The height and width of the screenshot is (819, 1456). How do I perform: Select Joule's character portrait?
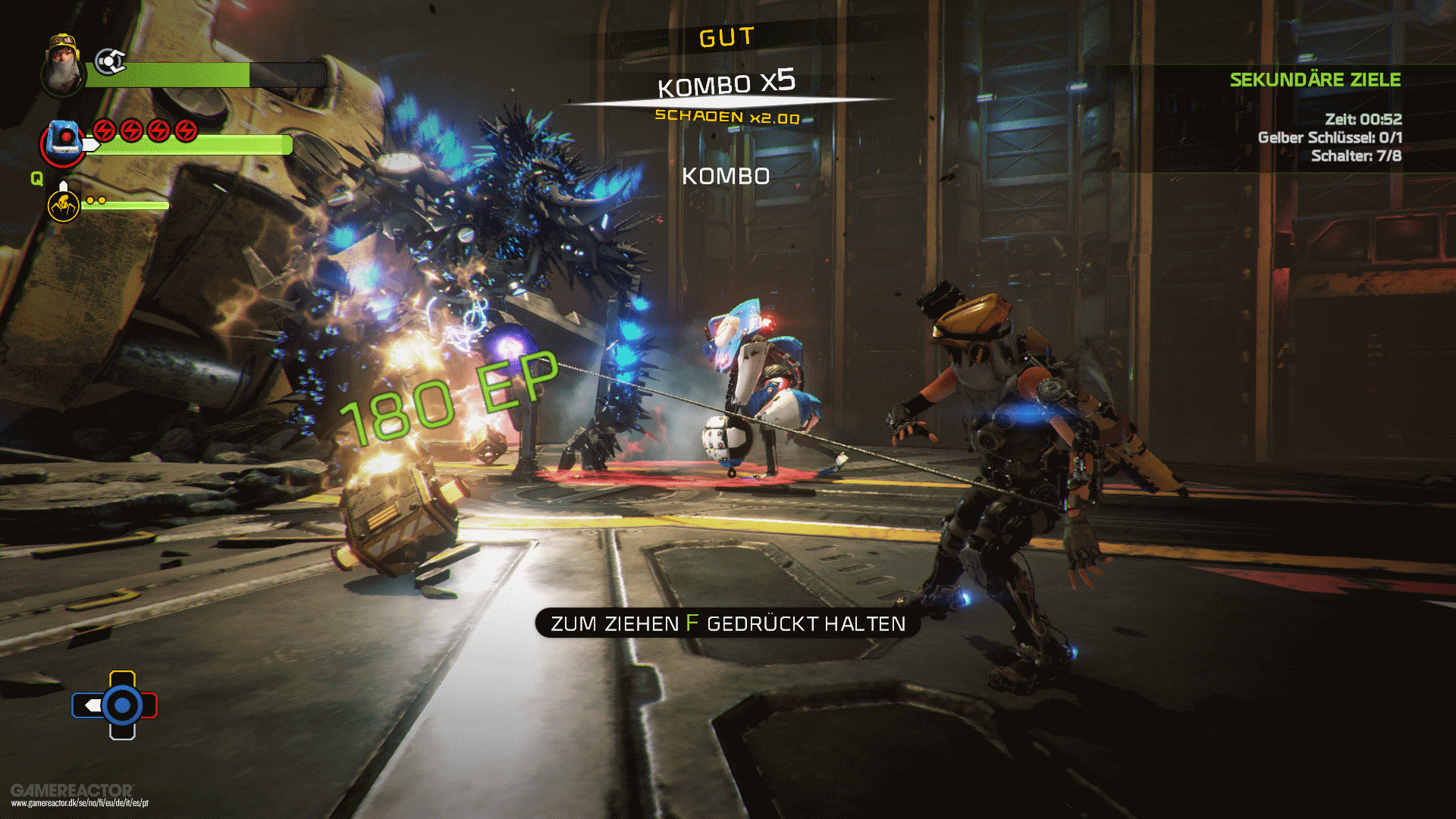click(62, 64)
